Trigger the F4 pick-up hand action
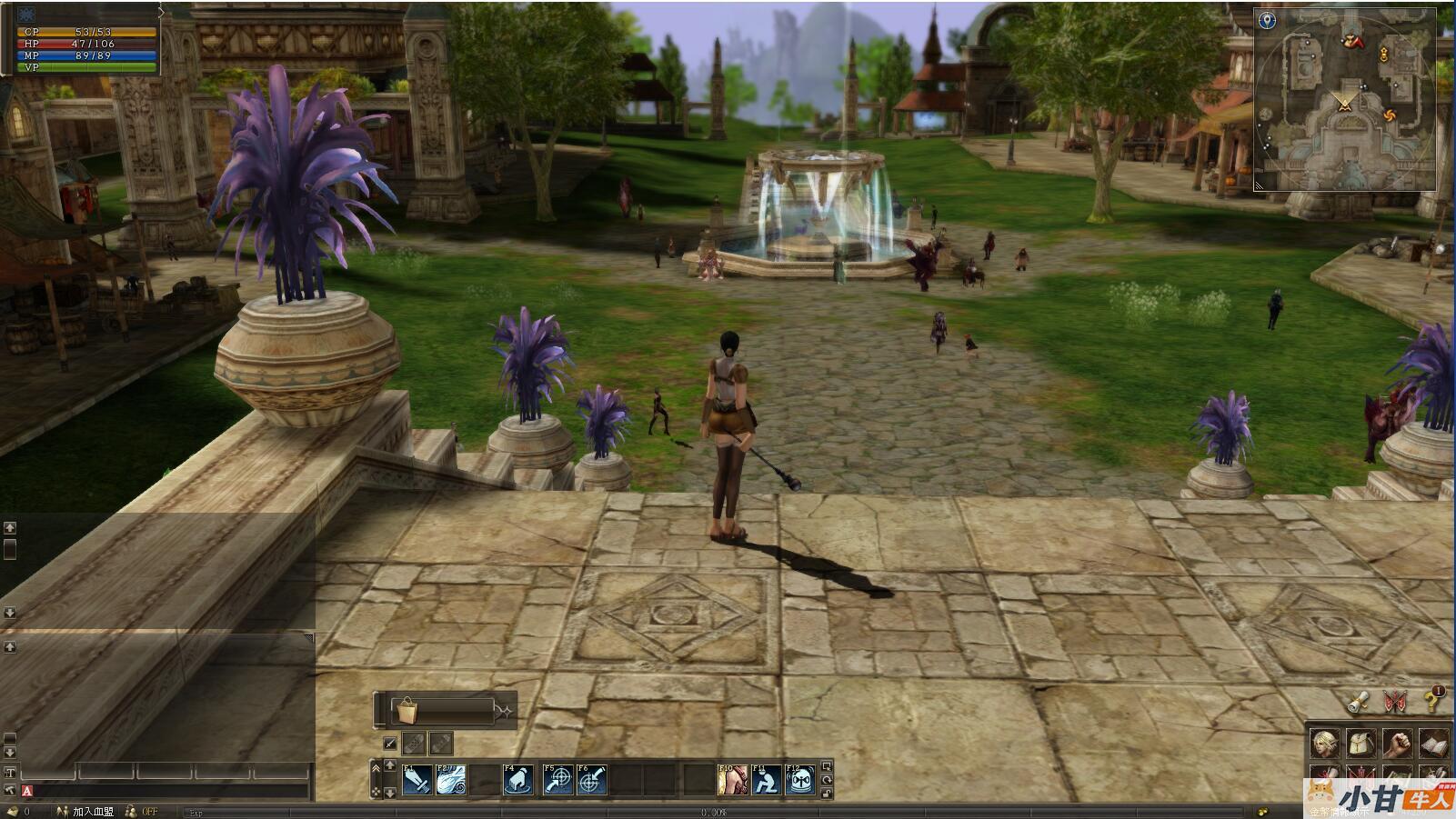Image resolution: width=1456 pixels, height=819 pixels. coord(517,780)
